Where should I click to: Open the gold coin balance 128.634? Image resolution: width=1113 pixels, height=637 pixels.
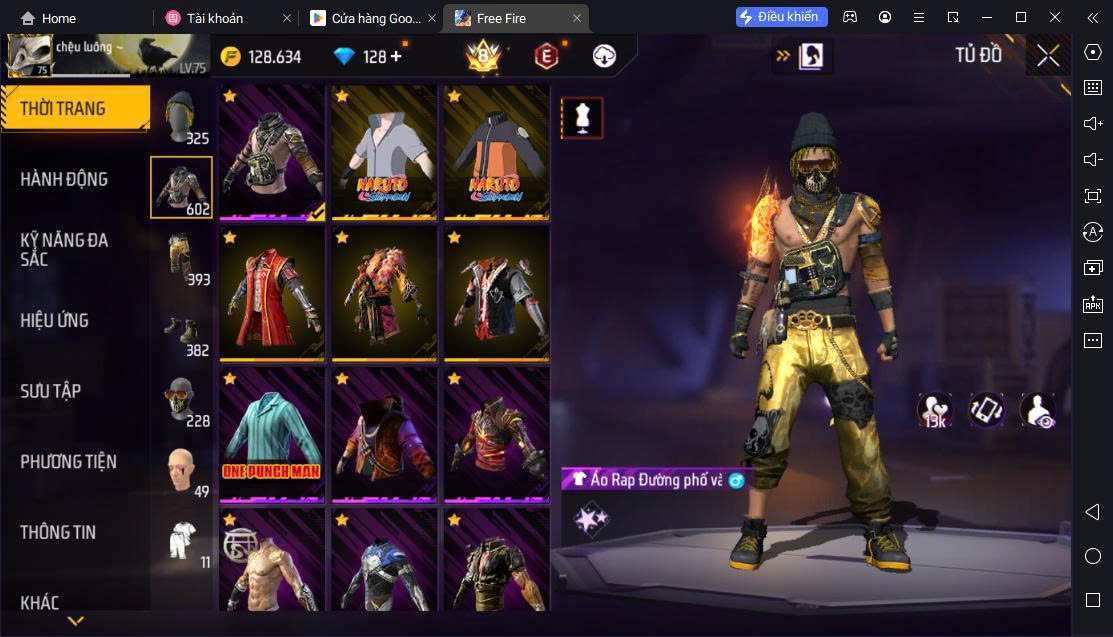coord(261,57)
